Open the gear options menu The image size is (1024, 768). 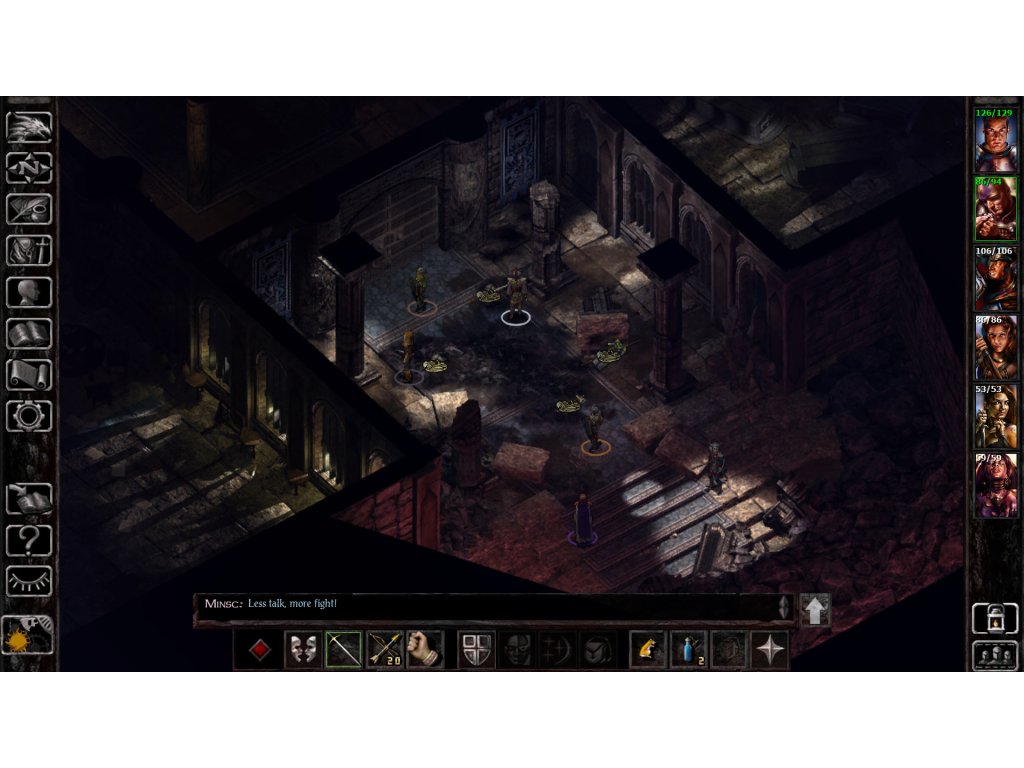pyautogui.click(x=29, y=415)
